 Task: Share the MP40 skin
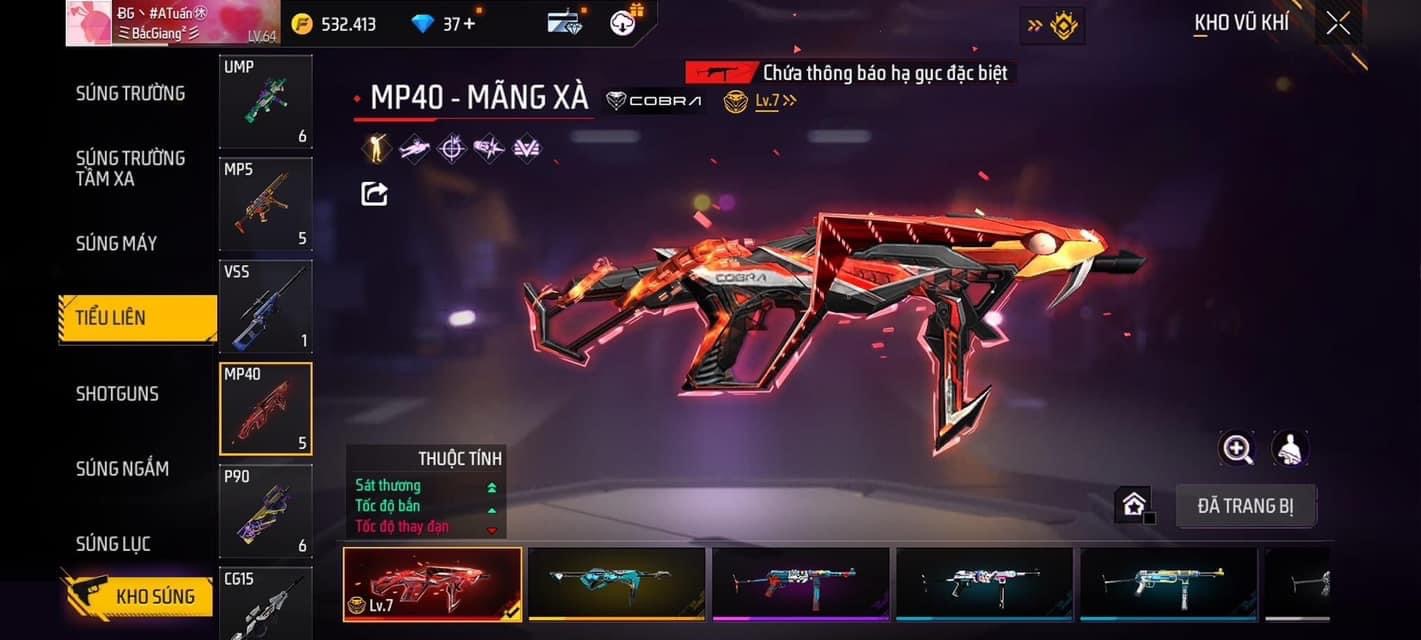(x=374, y=193)
